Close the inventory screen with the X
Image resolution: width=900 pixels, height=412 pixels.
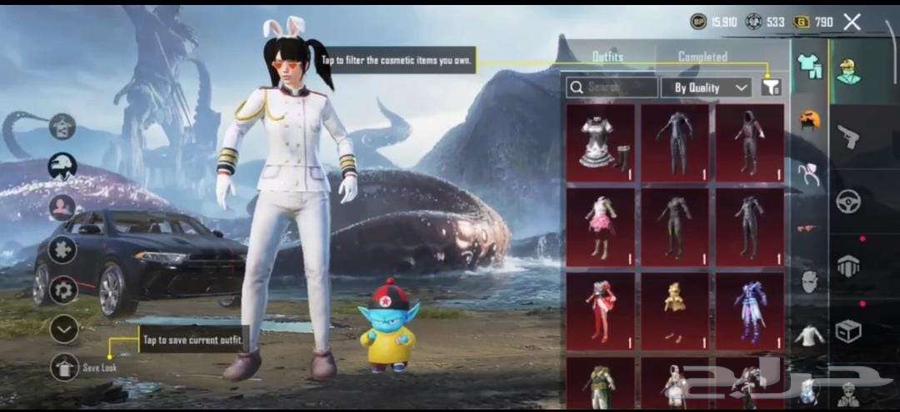(x=852, y=21)
